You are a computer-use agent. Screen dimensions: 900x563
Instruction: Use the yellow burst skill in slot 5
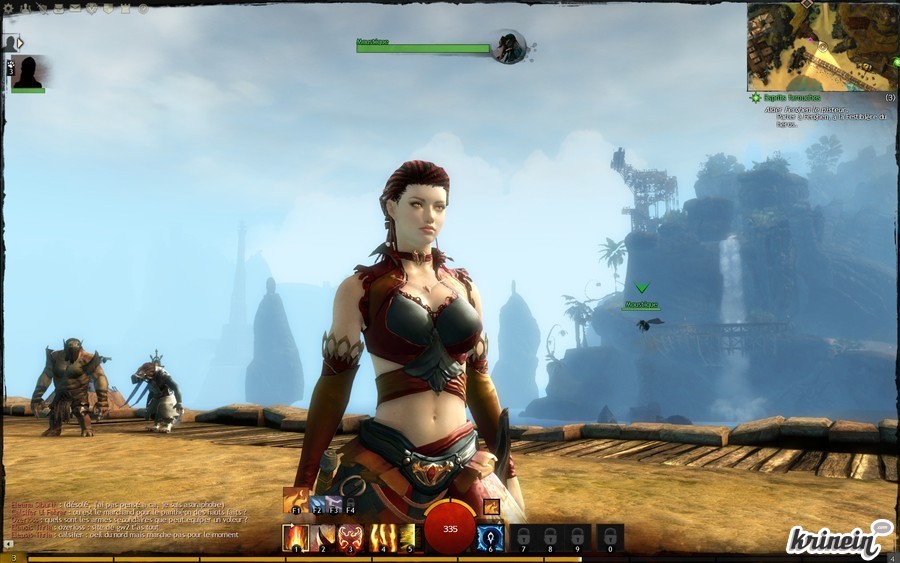point(406,538)
